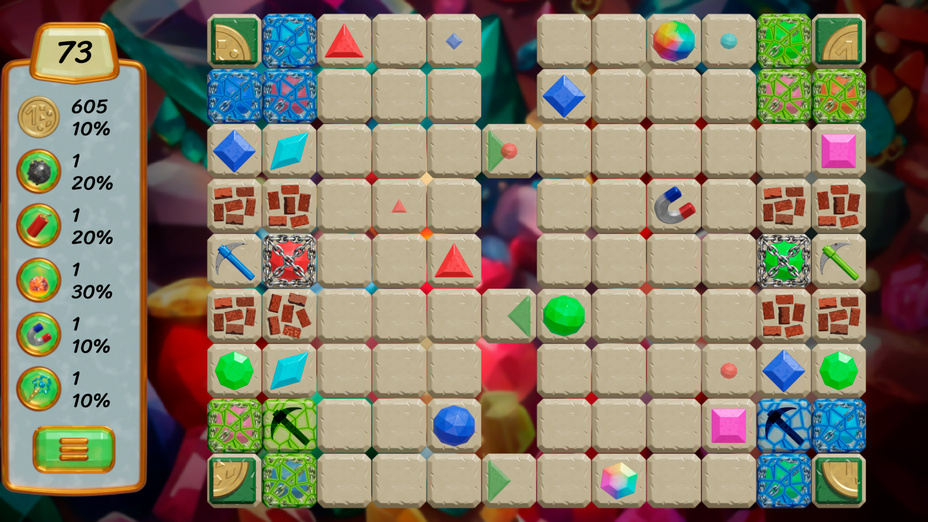Open the green hamburger menu button

tap(74, 449)
